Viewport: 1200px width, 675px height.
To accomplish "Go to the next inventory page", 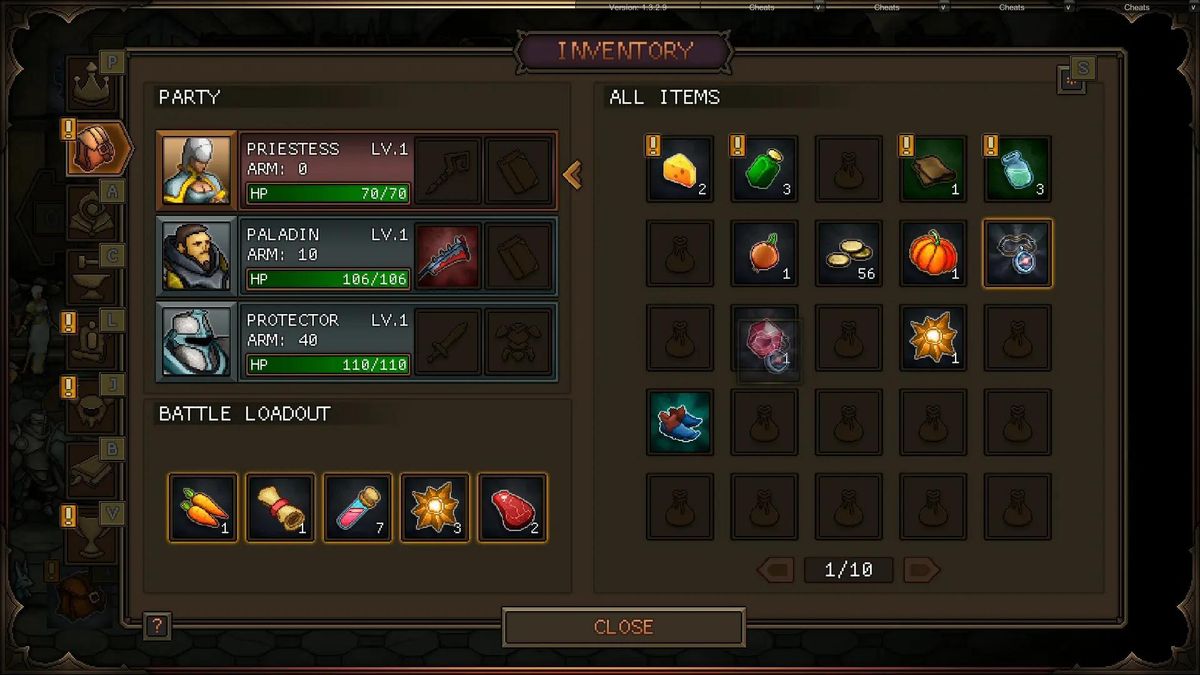I will tap(921, 570).
